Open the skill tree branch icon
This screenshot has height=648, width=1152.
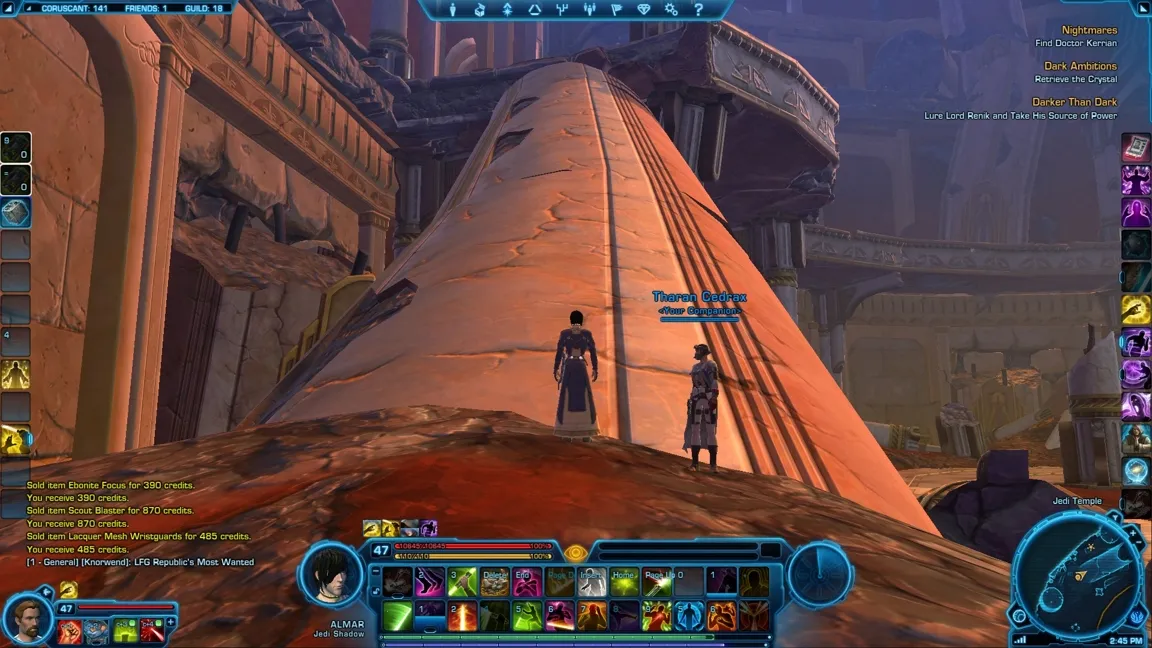pyautogui.click(x=562, y=10)
